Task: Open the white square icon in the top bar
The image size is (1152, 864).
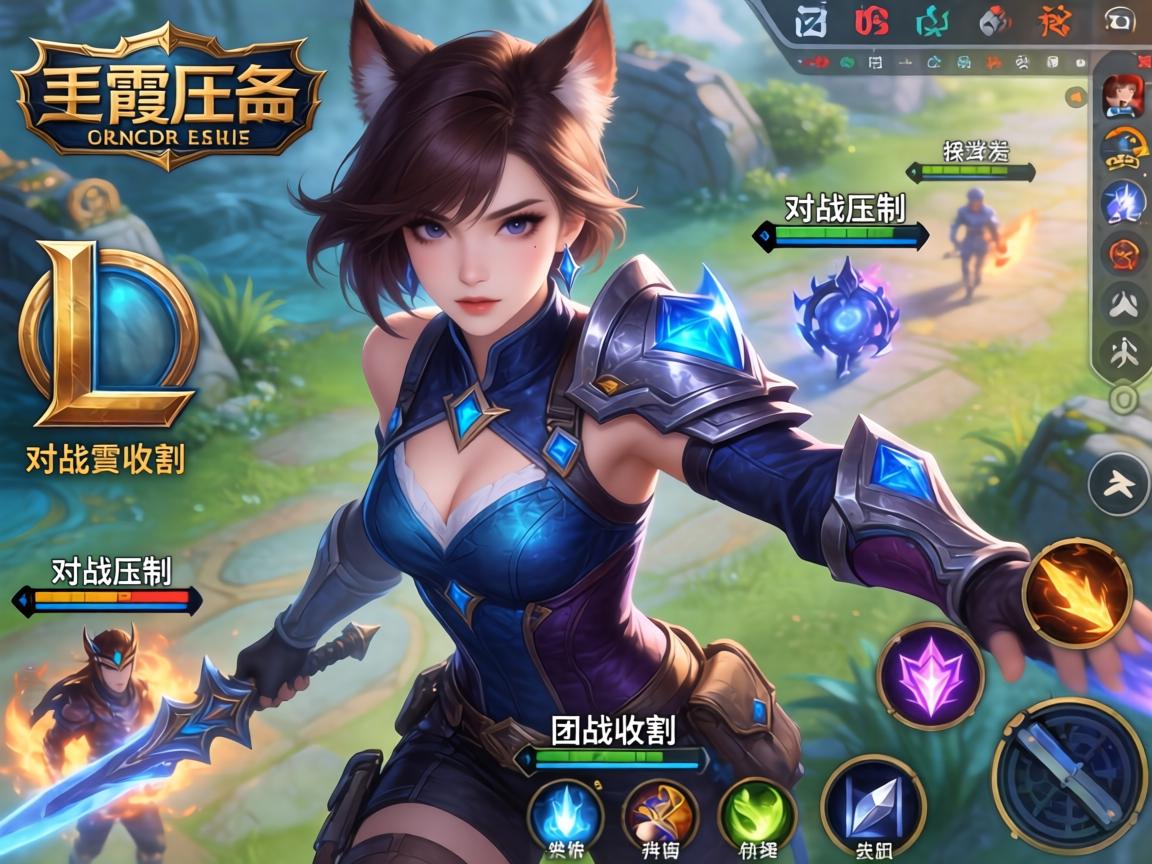Action: click(811, 22)
